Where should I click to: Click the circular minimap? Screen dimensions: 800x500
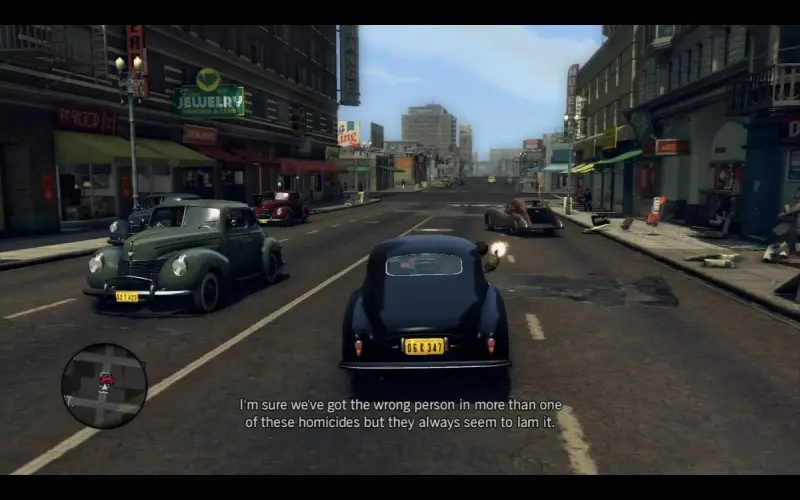[104, 386]
